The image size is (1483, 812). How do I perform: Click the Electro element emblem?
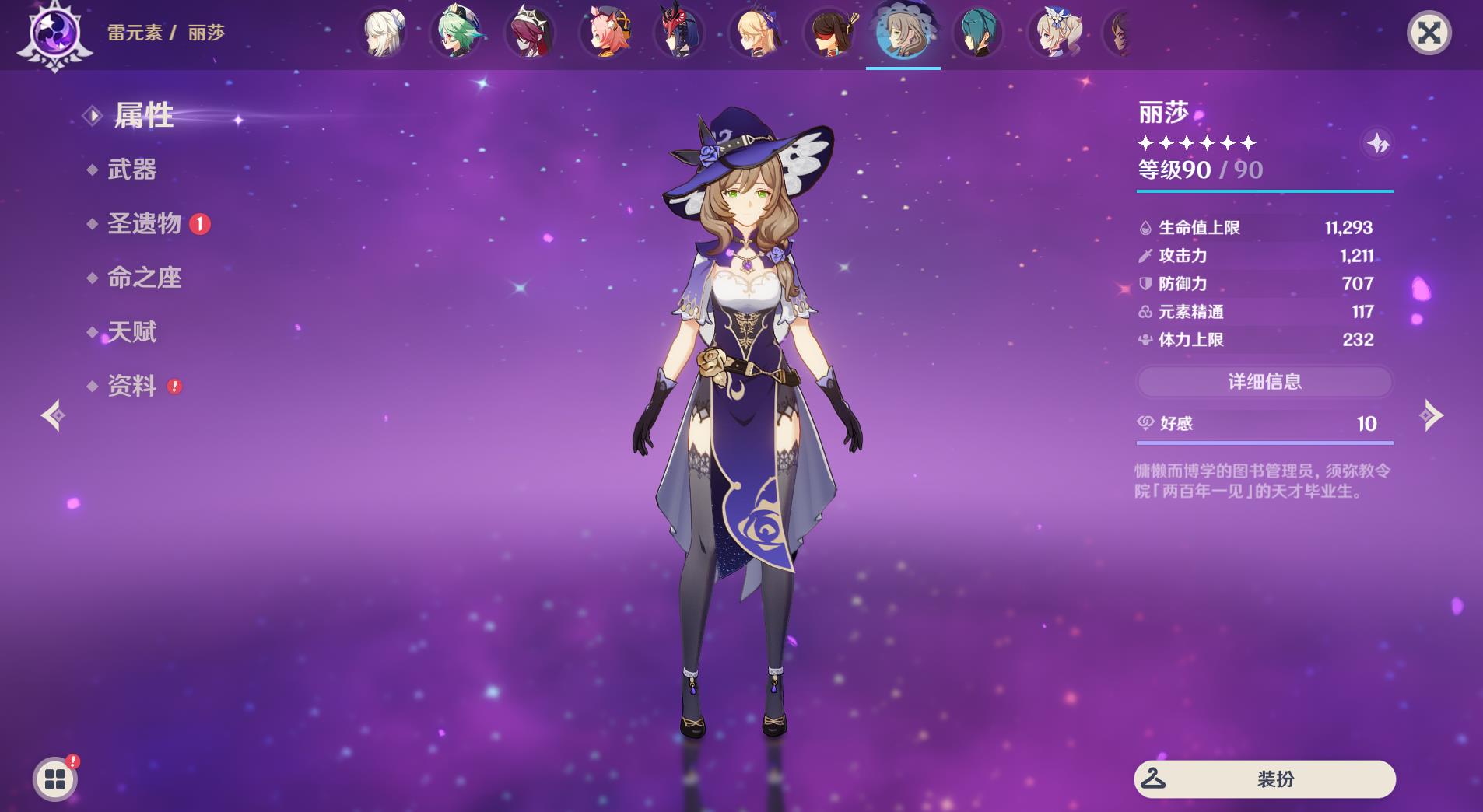[x=55, y=34]
